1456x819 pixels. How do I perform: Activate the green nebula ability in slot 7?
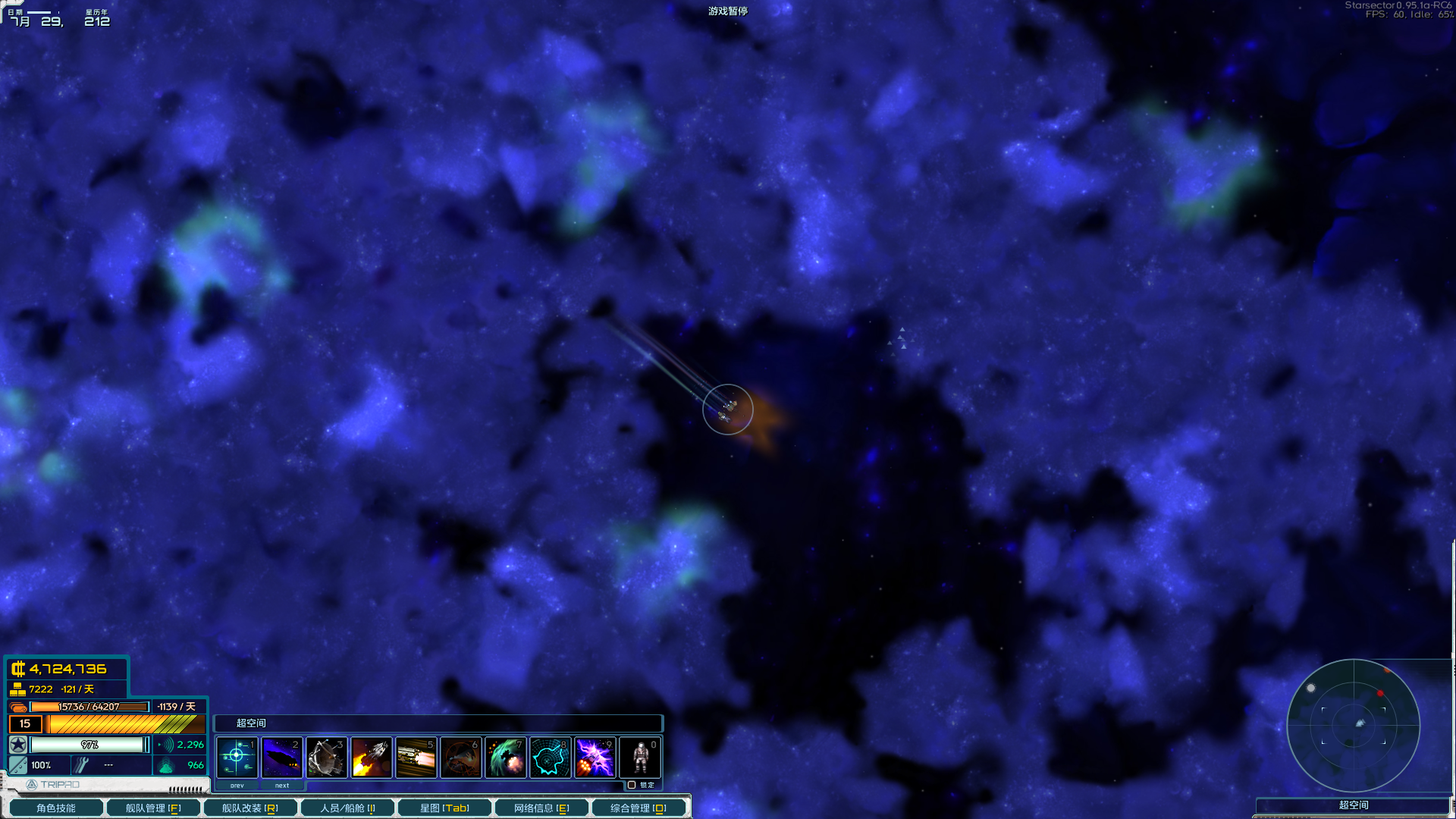point(505,756)
